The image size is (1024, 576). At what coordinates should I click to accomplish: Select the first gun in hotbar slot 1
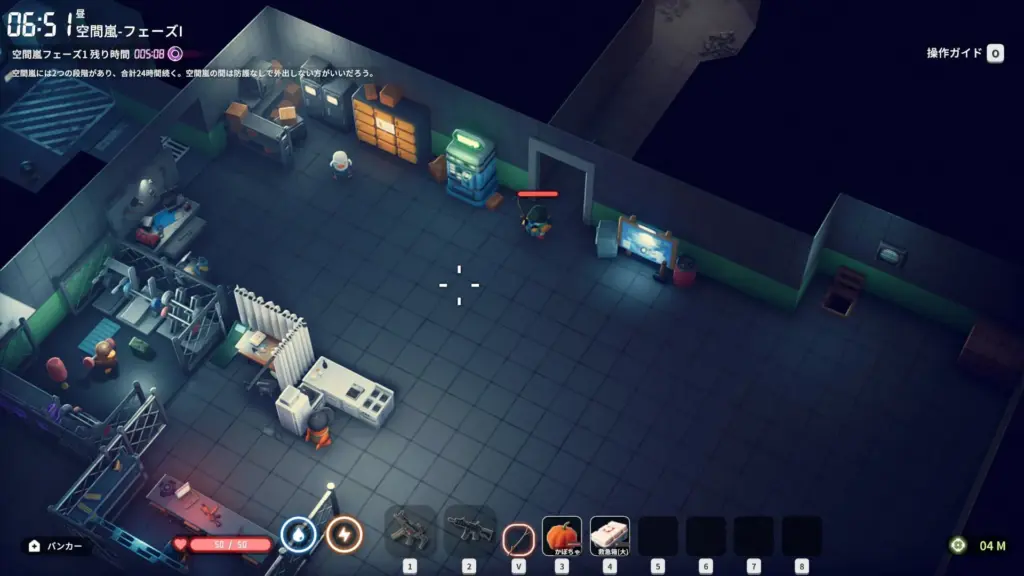409,532
